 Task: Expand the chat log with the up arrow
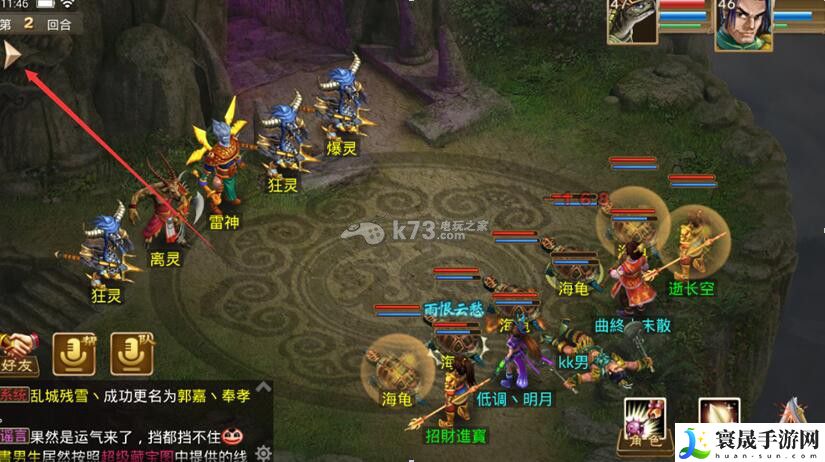tap(265, 387)
